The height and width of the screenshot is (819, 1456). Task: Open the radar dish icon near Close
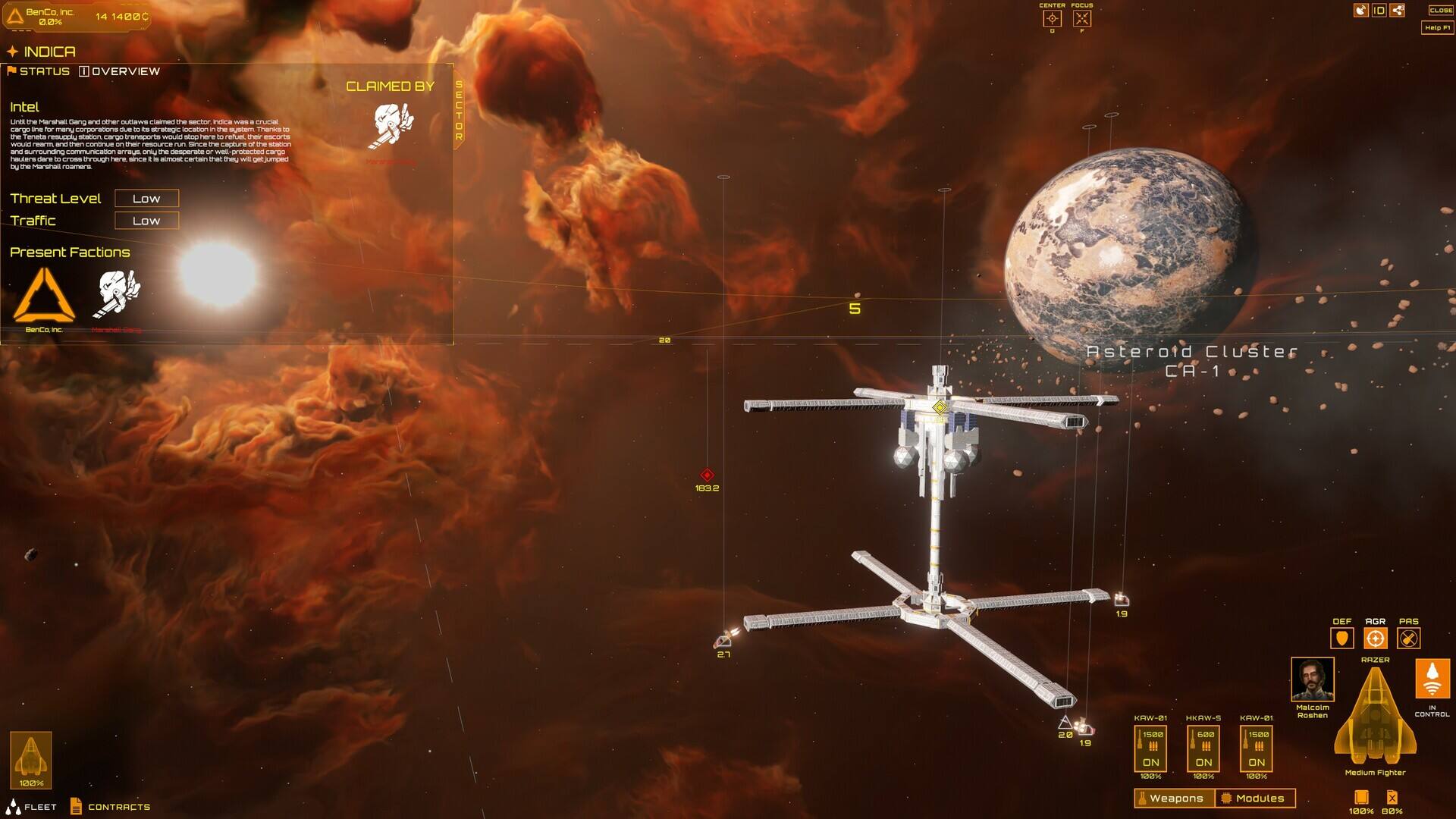1360,10
